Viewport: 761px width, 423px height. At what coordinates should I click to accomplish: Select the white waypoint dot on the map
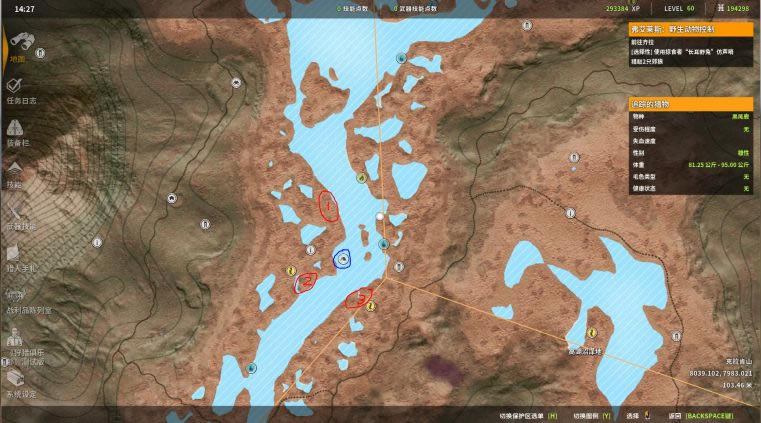379,215
